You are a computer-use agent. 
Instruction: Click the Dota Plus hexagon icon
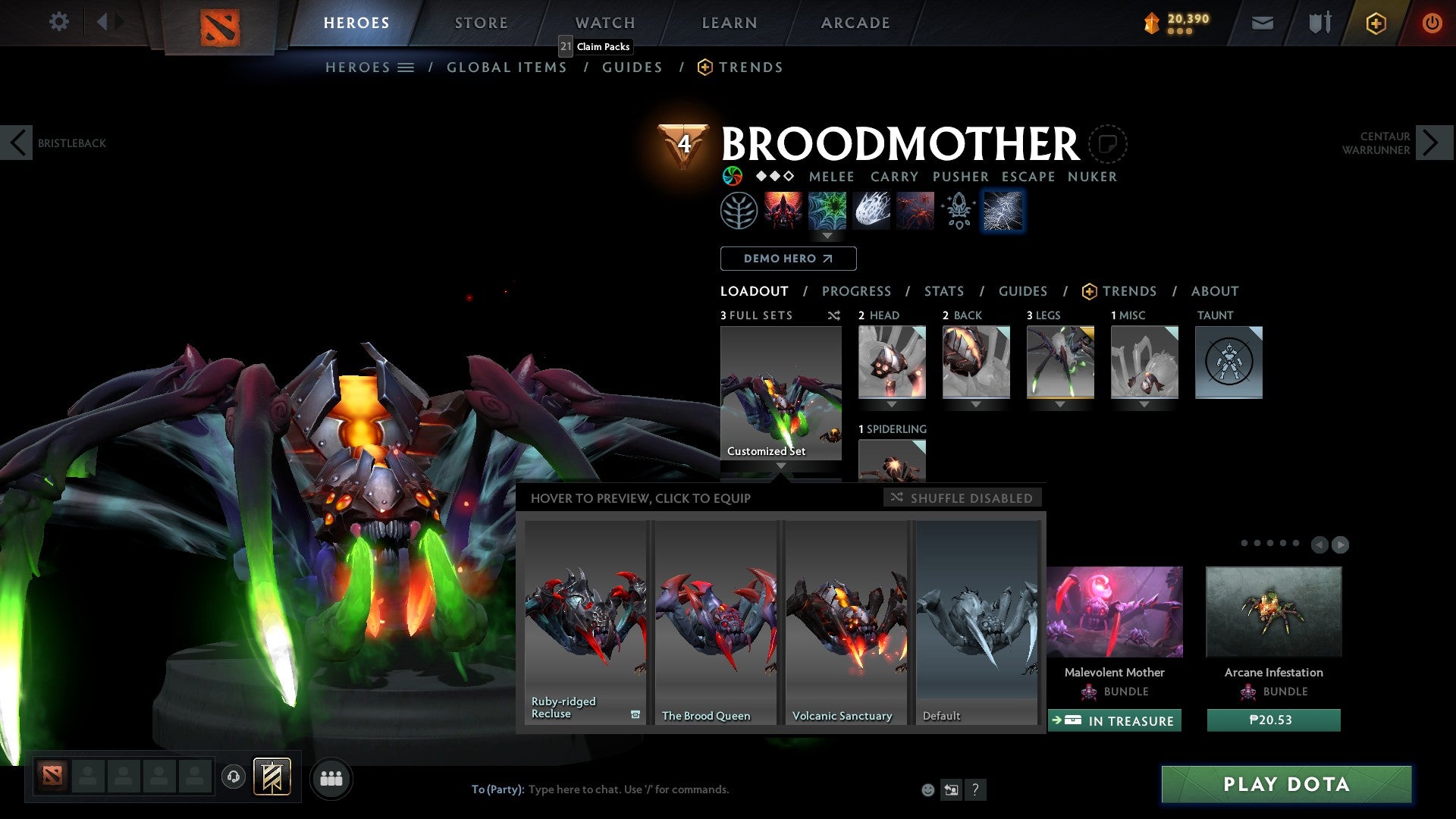1375,22
